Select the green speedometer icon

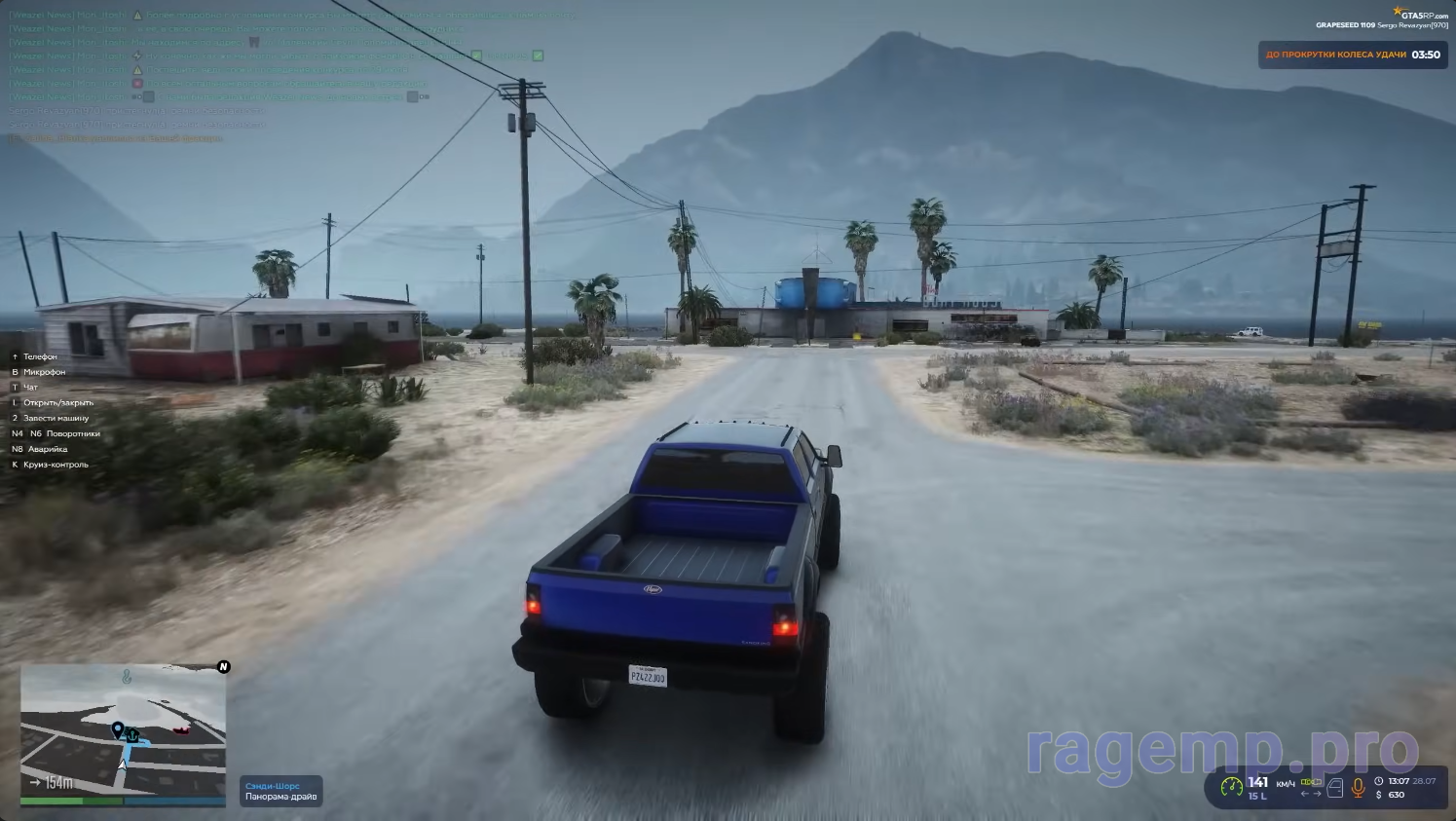point(1232,787)
